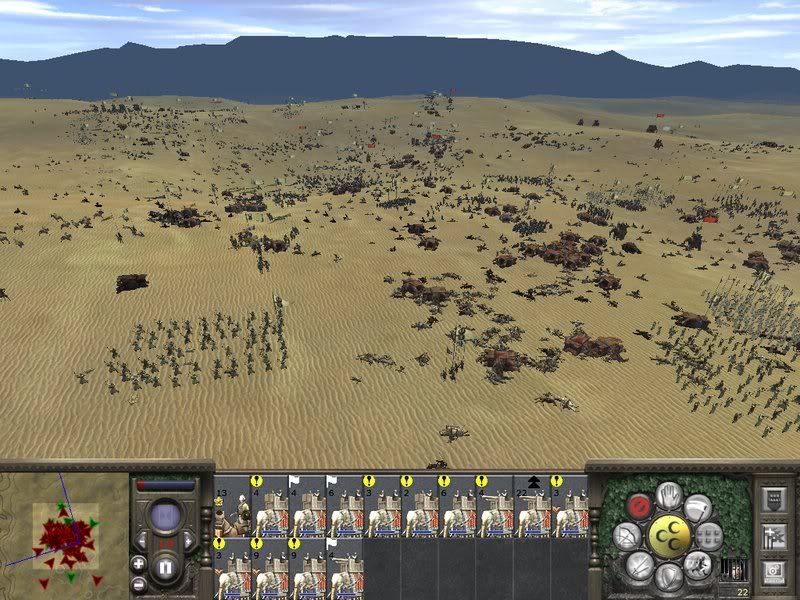Click the flags panel button
This screenshot has height=600, width=800.
[772, 535]
